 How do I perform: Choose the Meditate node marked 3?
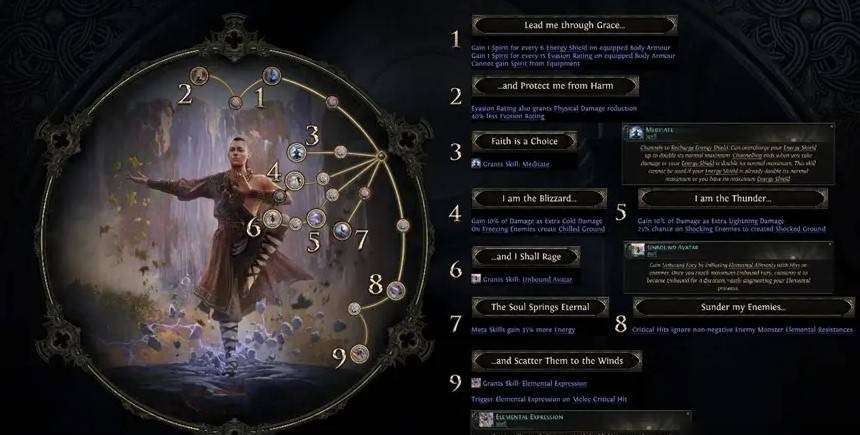(296, 152)
